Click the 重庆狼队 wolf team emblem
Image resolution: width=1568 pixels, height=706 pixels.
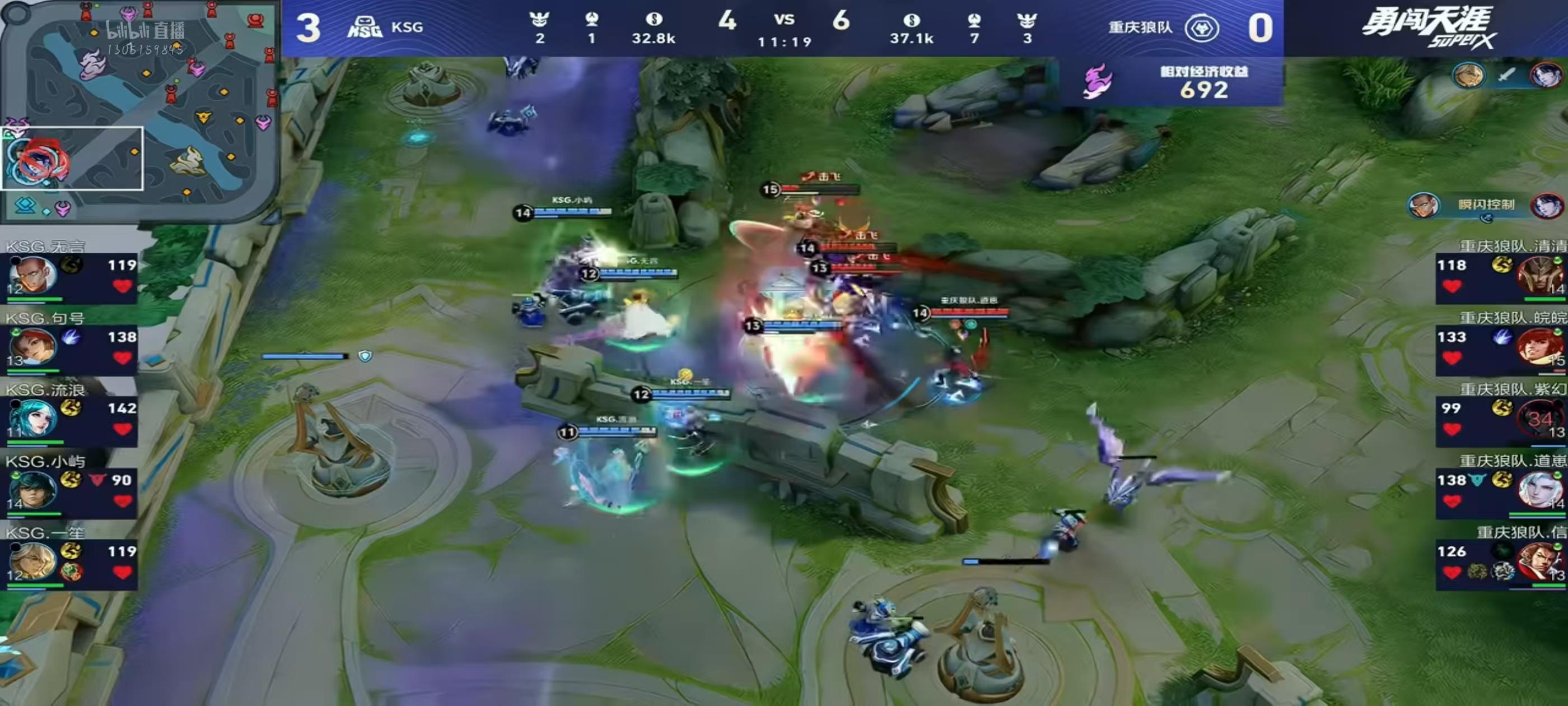point(1201,28)
